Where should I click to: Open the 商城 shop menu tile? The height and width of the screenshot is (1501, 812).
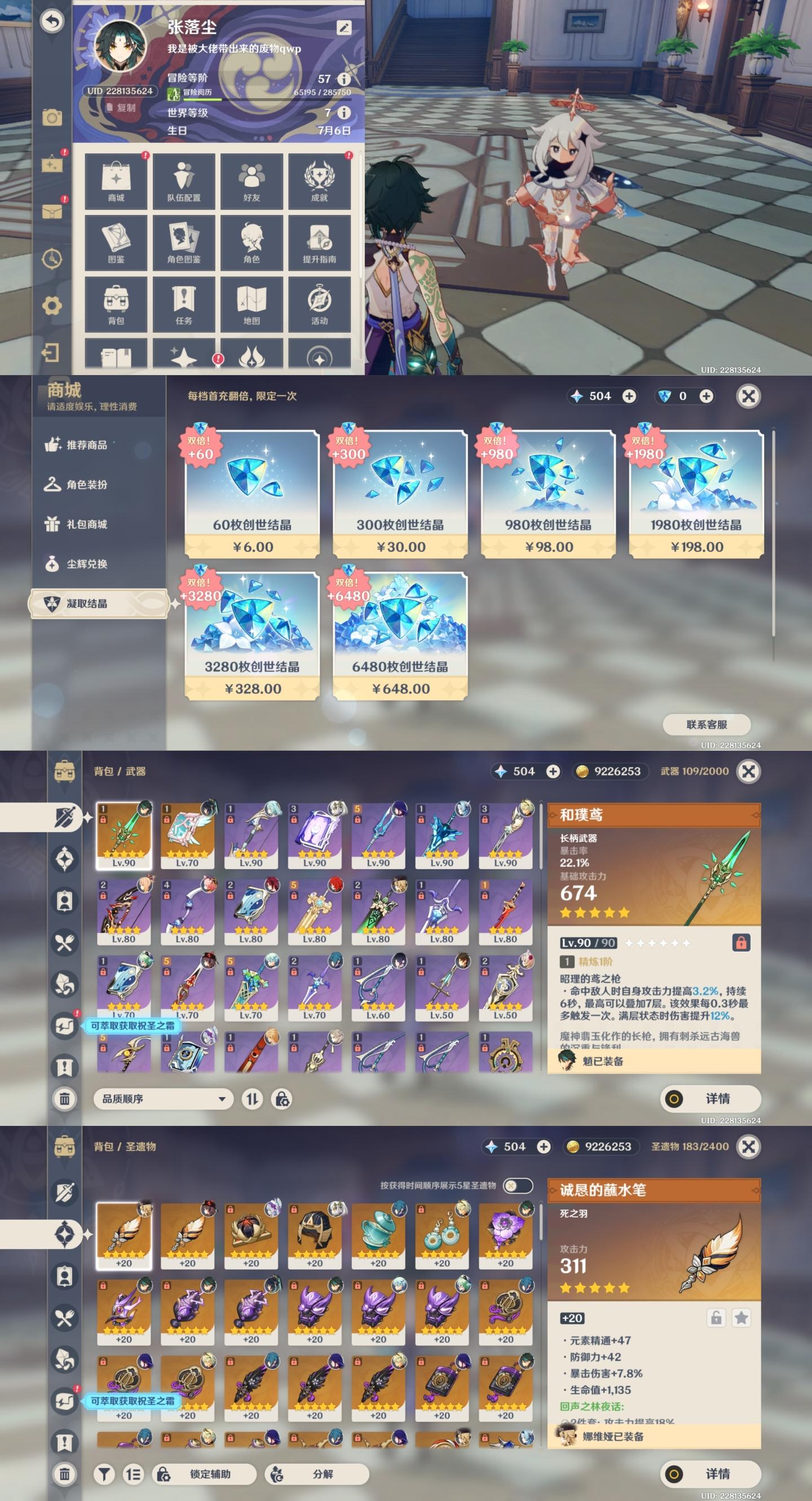click(x=116, y=181)
